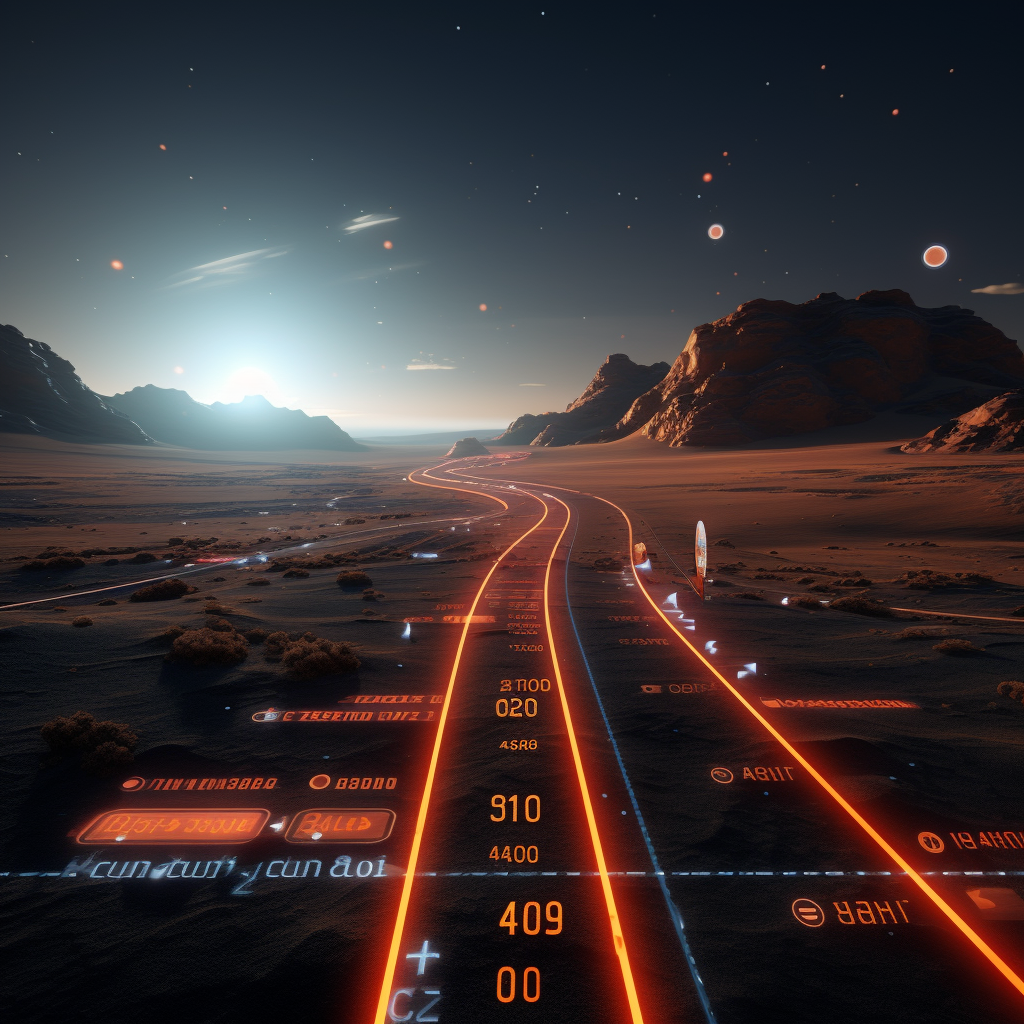Select the hollow circle option labeled B8000
Image resolution: width=1024 pixels, height=1024 pixels.
(319, 782)
